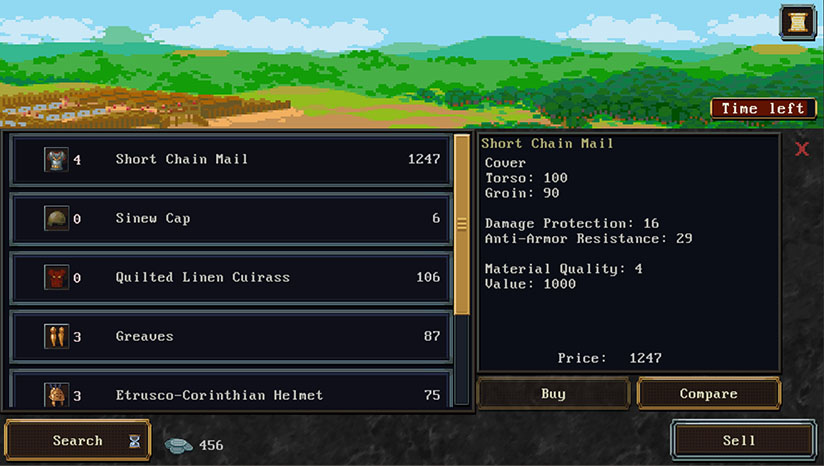Choose the Sinew Cap listing
Image resolution: width=824 pixels, height=466 pixels.
pos(230,218)
